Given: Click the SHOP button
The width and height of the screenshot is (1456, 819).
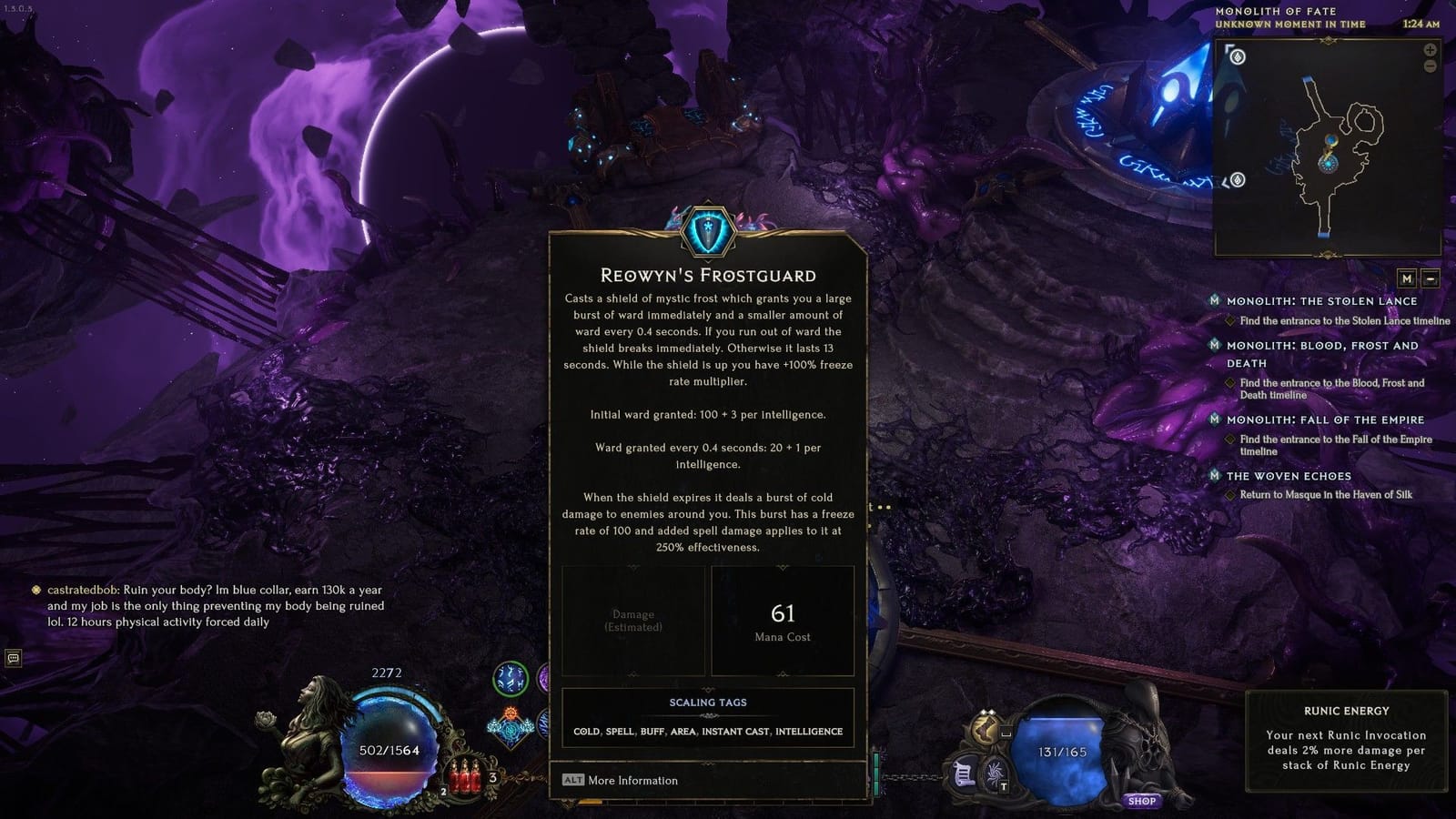Looking at the screenshot, I should tap(1143, 800).
